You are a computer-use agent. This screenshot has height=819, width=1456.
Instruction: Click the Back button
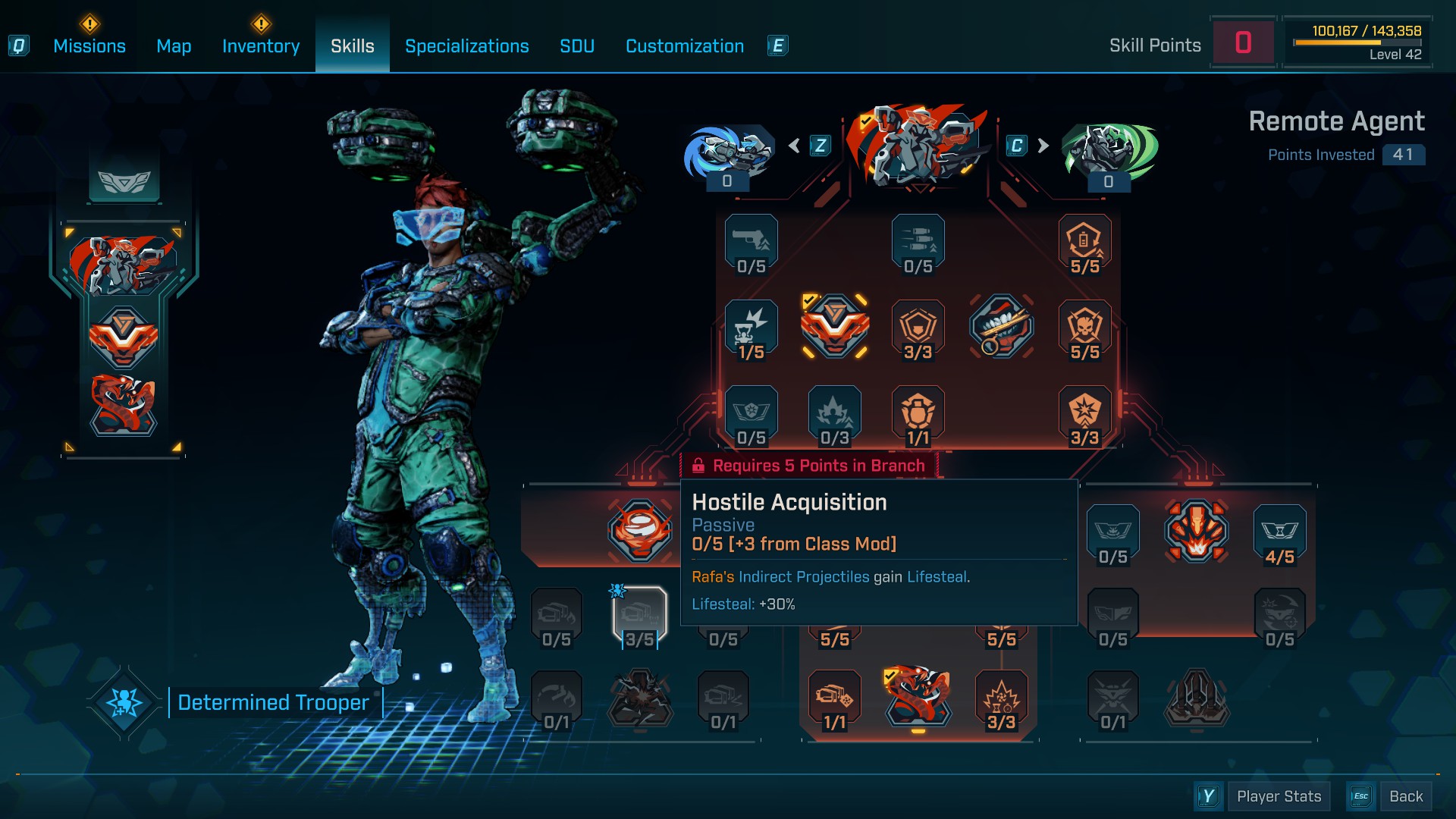(x=1407, y=796)
